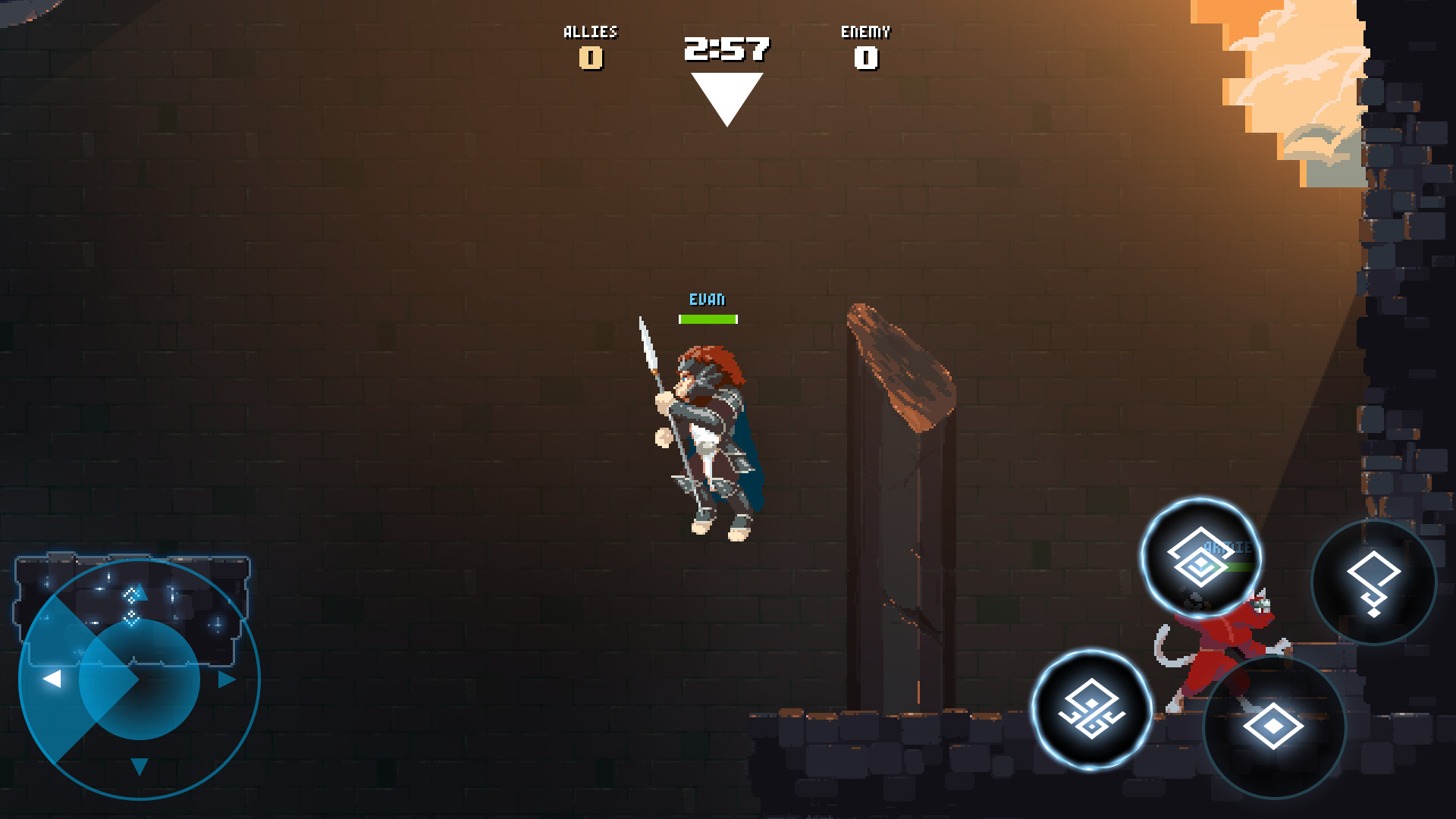Tap the joystick's down arrow
Image resolution: width=1456 pixels, height=819 pixels.
click(x=139, y=766)
